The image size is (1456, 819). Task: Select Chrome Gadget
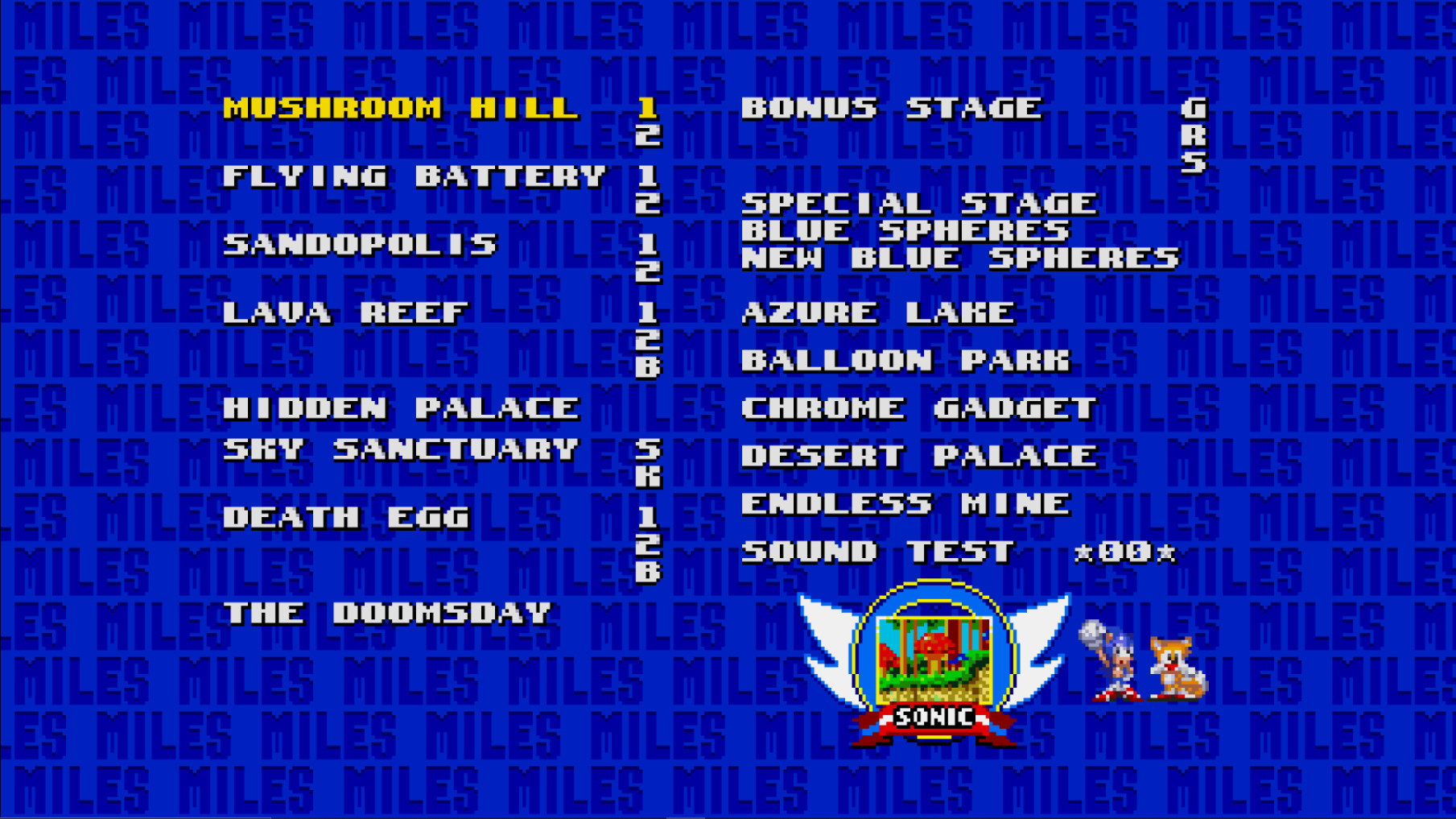click(918, 407)
